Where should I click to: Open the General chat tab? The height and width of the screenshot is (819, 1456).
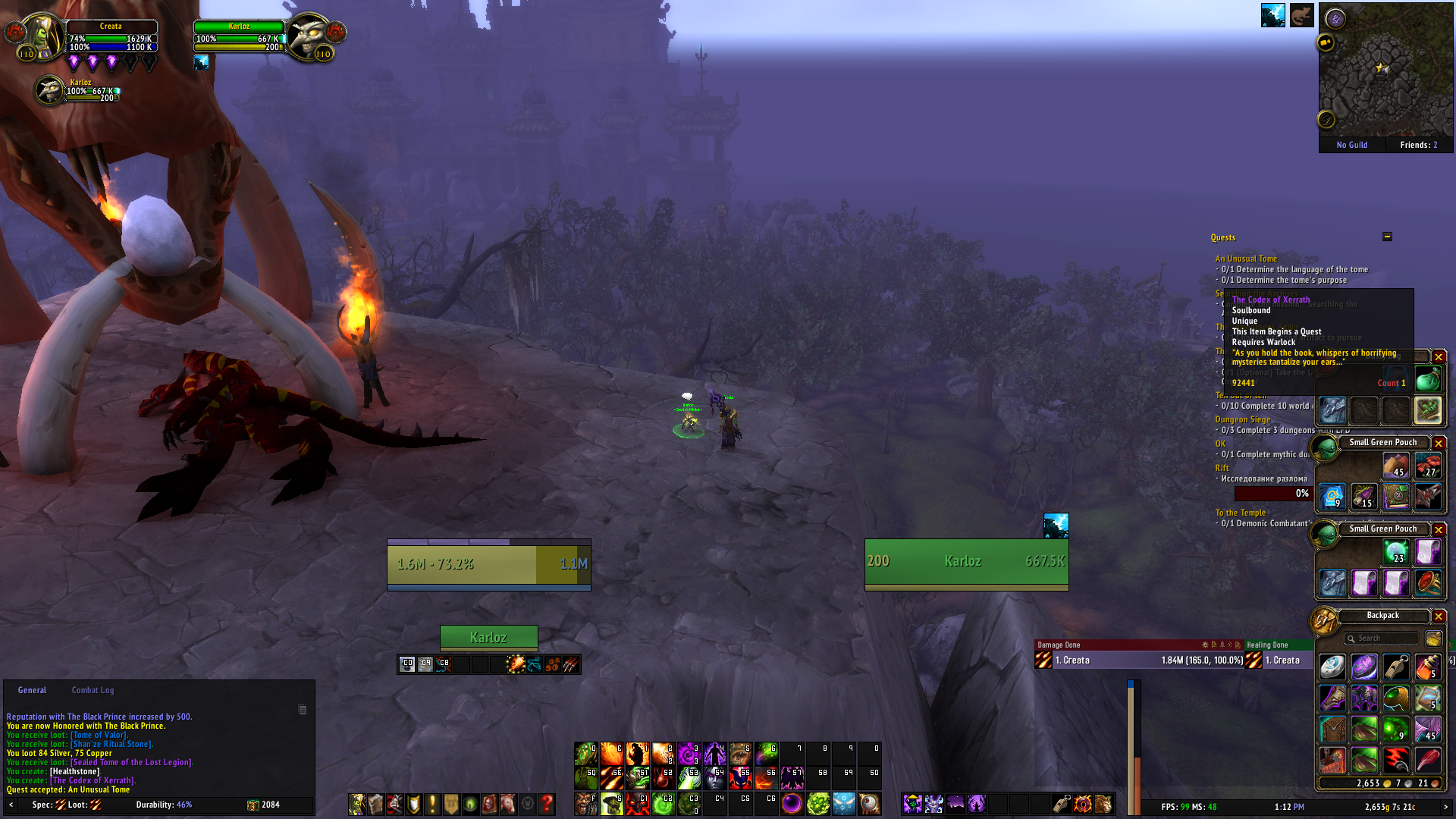(32, 690)
